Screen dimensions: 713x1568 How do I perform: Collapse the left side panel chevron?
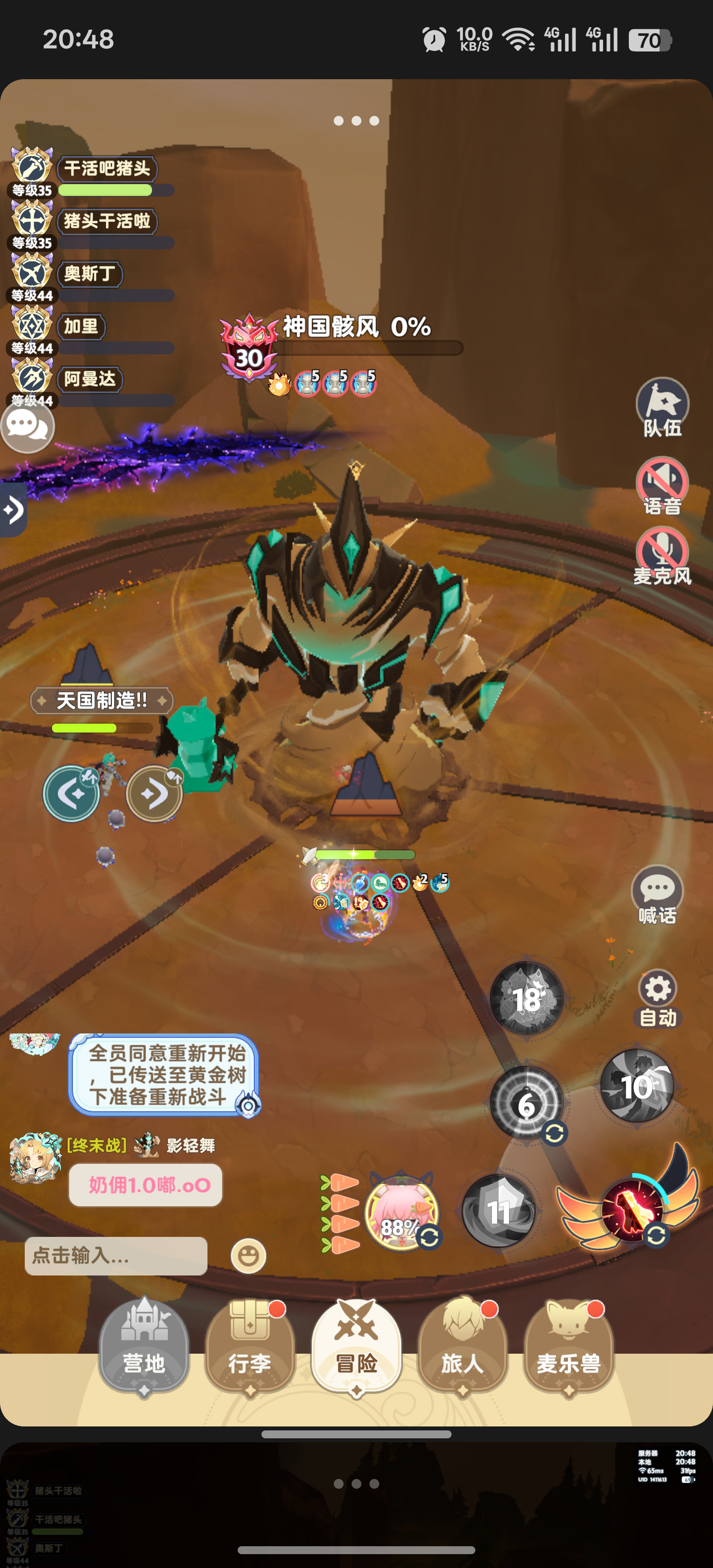(13, 510)
